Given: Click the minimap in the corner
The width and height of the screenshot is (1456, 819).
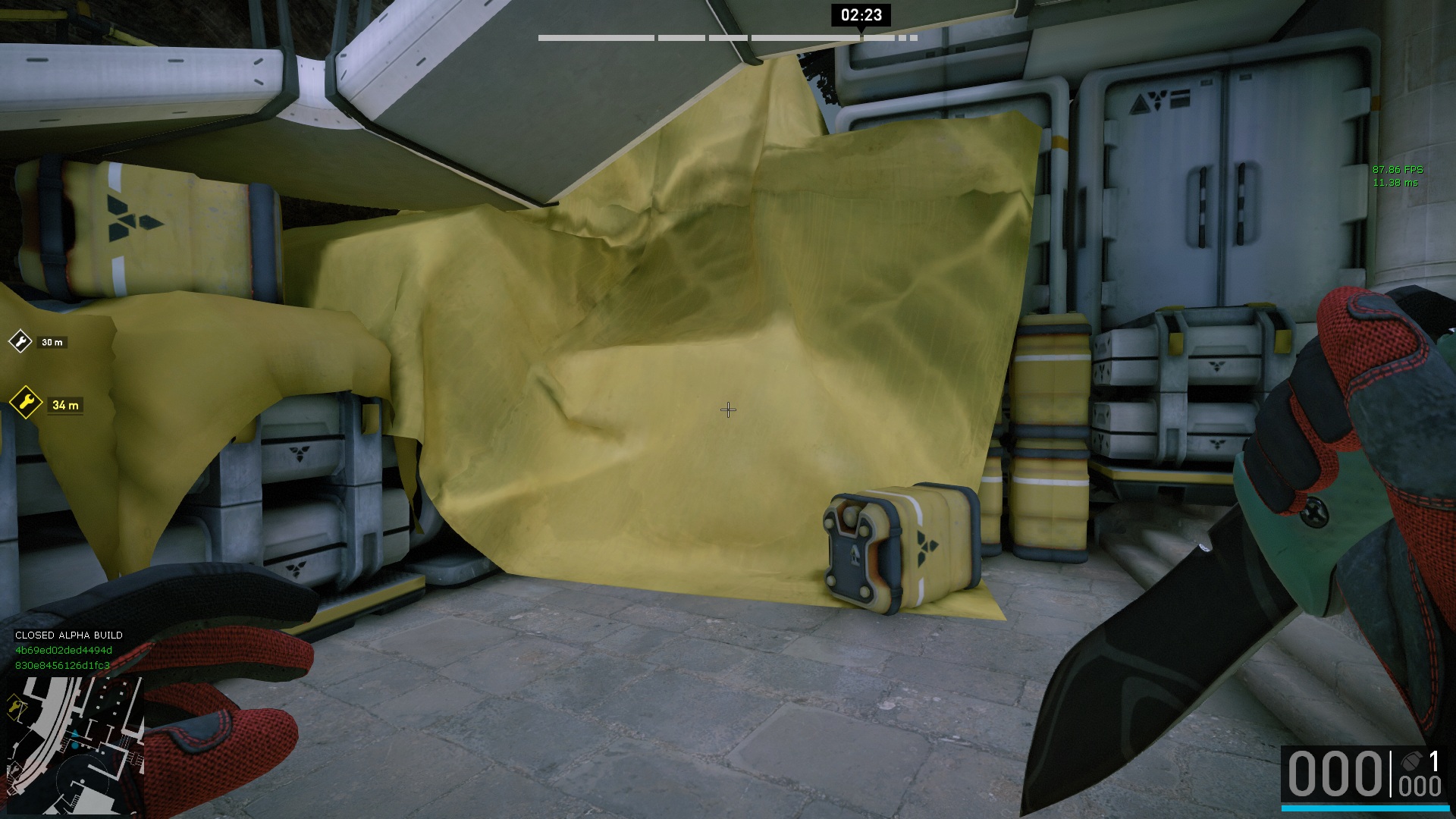Looking at the screenshot, I should click(x=74, y=745).
